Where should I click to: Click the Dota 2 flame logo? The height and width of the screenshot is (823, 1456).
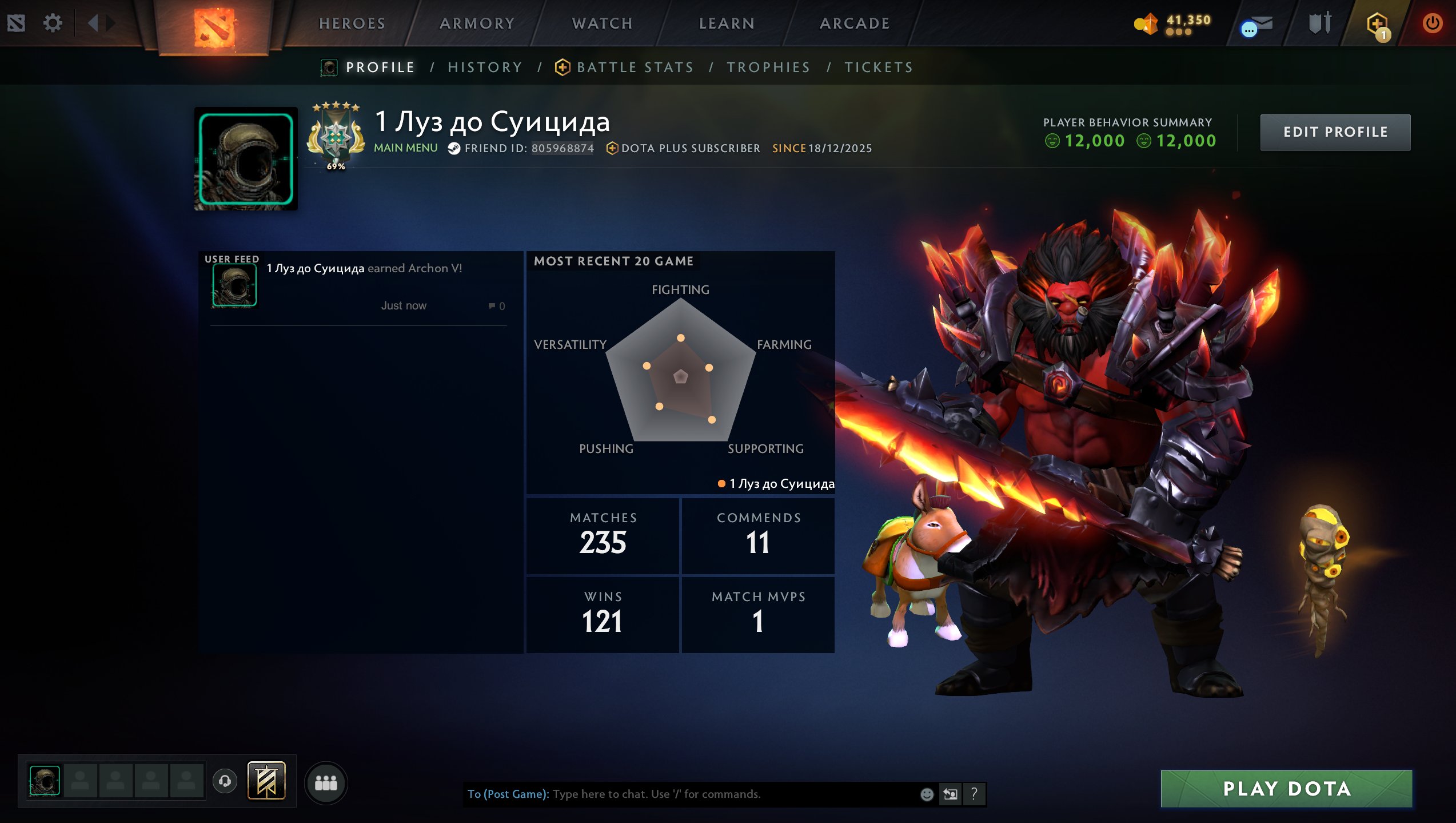point(214,25)
